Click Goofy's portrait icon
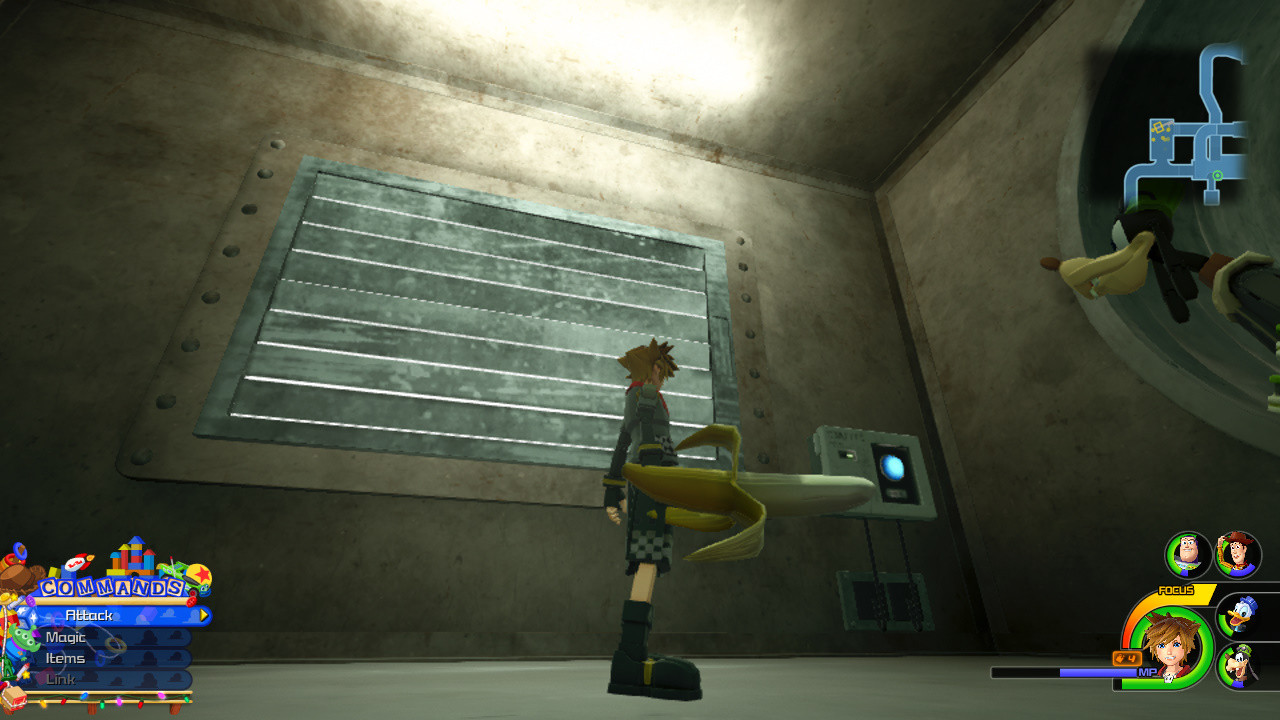 pyautogui.click(x=1240, y=664)
